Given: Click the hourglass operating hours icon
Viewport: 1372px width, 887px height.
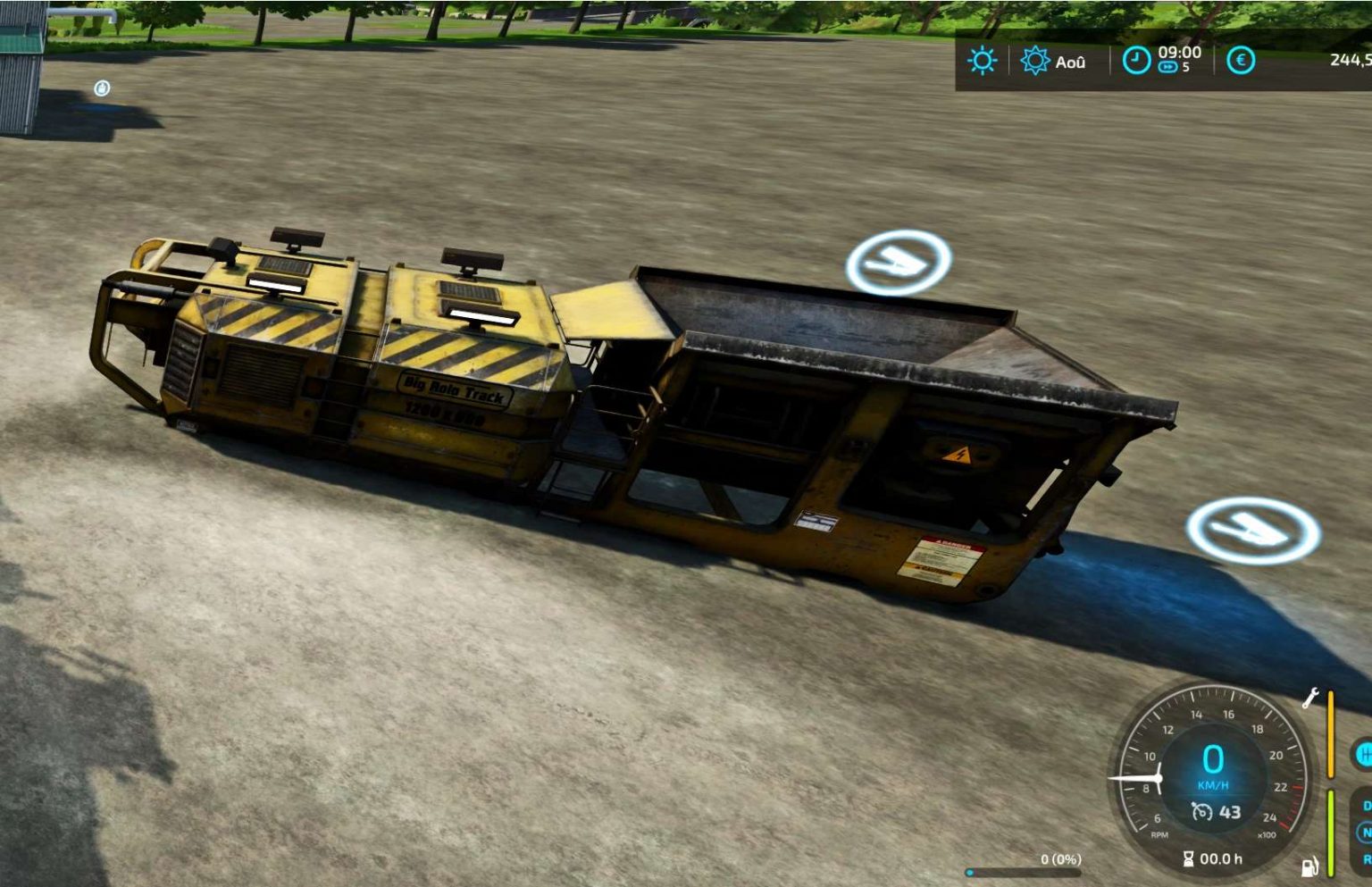Looking at the screenshot, I should [1188, 858].
